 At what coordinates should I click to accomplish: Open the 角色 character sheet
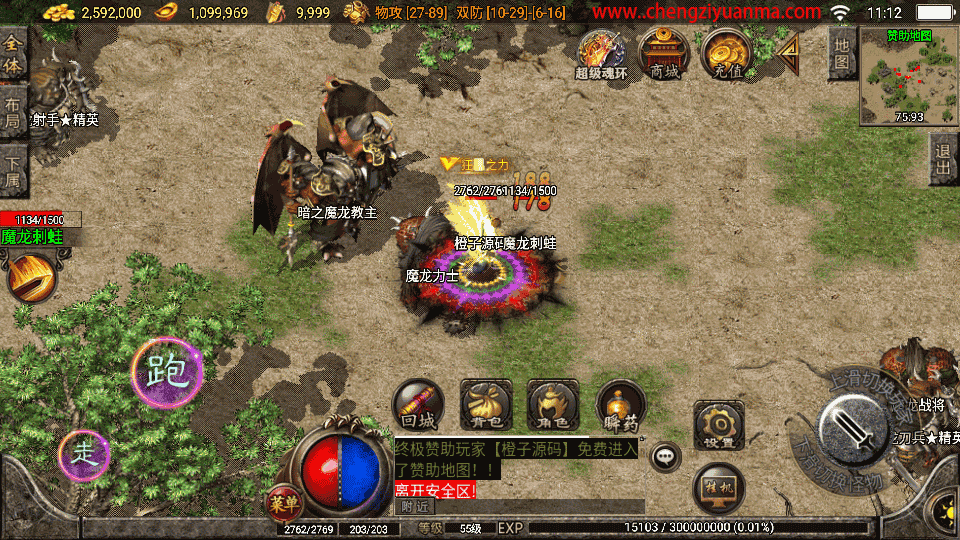click(552, 405)
